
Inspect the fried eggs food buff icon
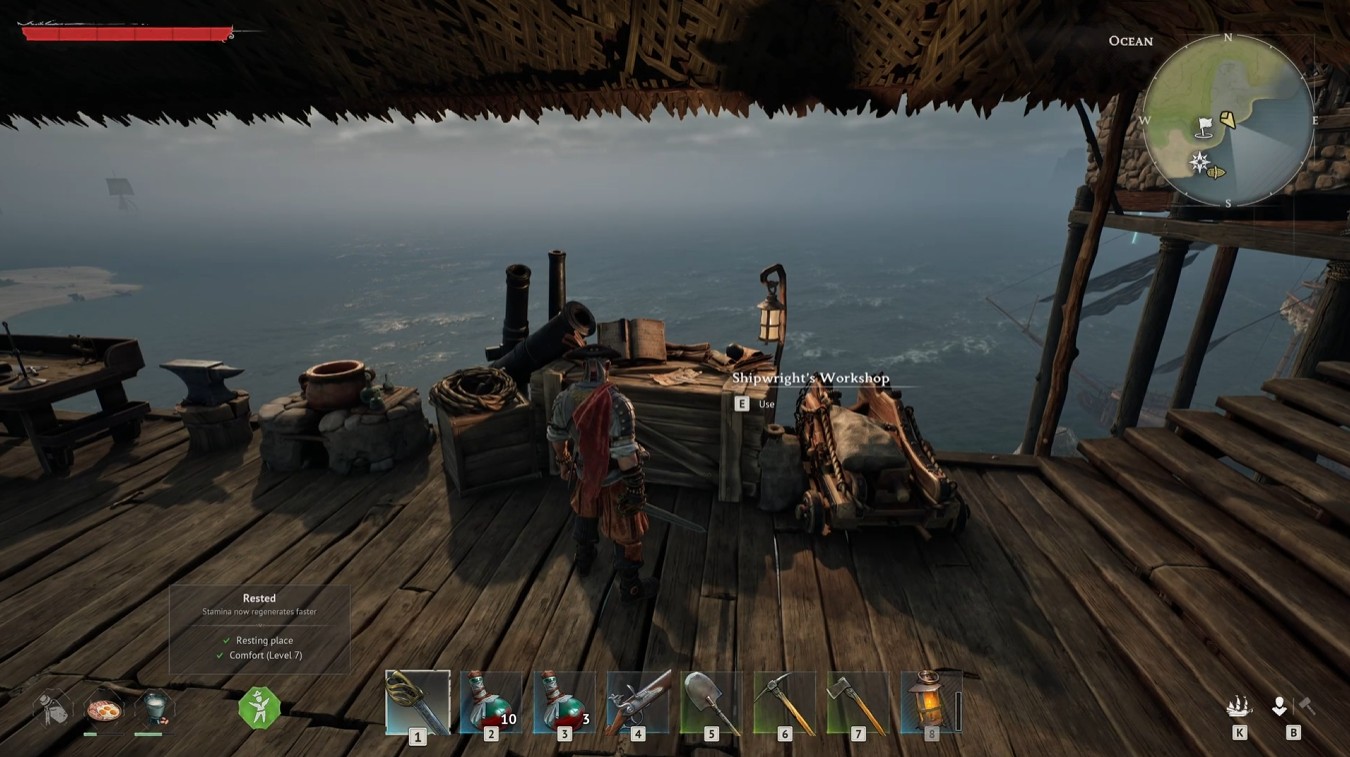pos(104,710)
